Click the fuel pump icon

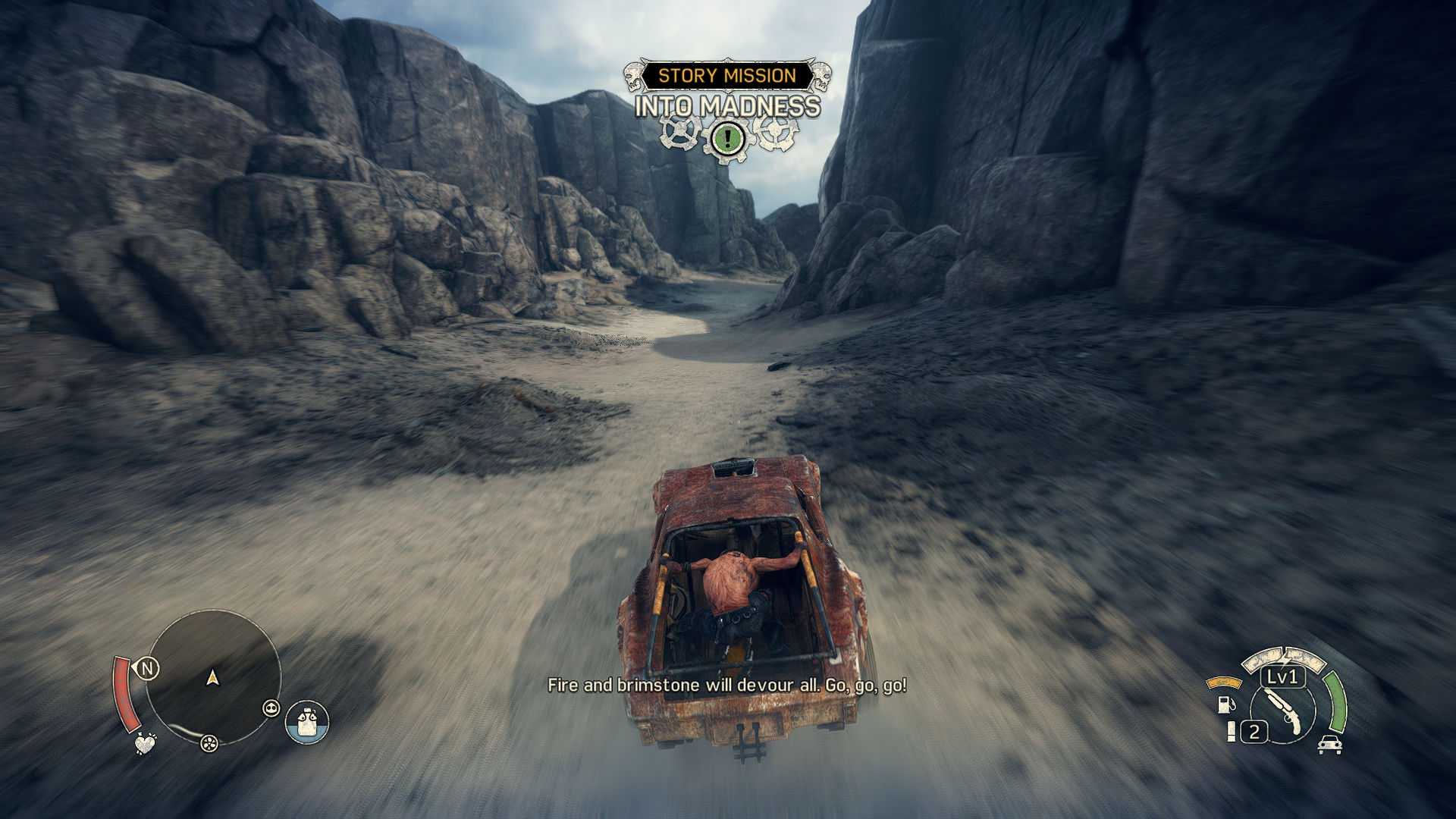click(x=1225, y=704)
